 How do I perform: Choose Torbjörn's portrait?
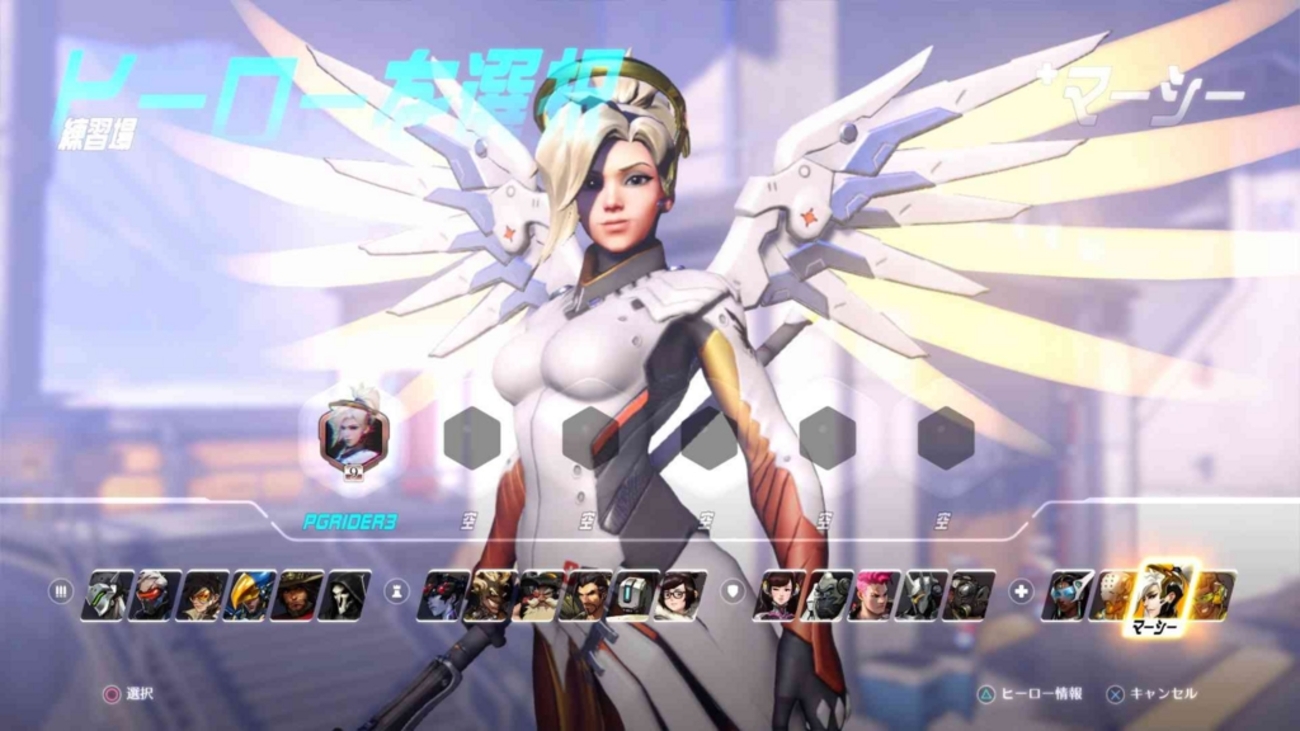click(x=538, y=595)
